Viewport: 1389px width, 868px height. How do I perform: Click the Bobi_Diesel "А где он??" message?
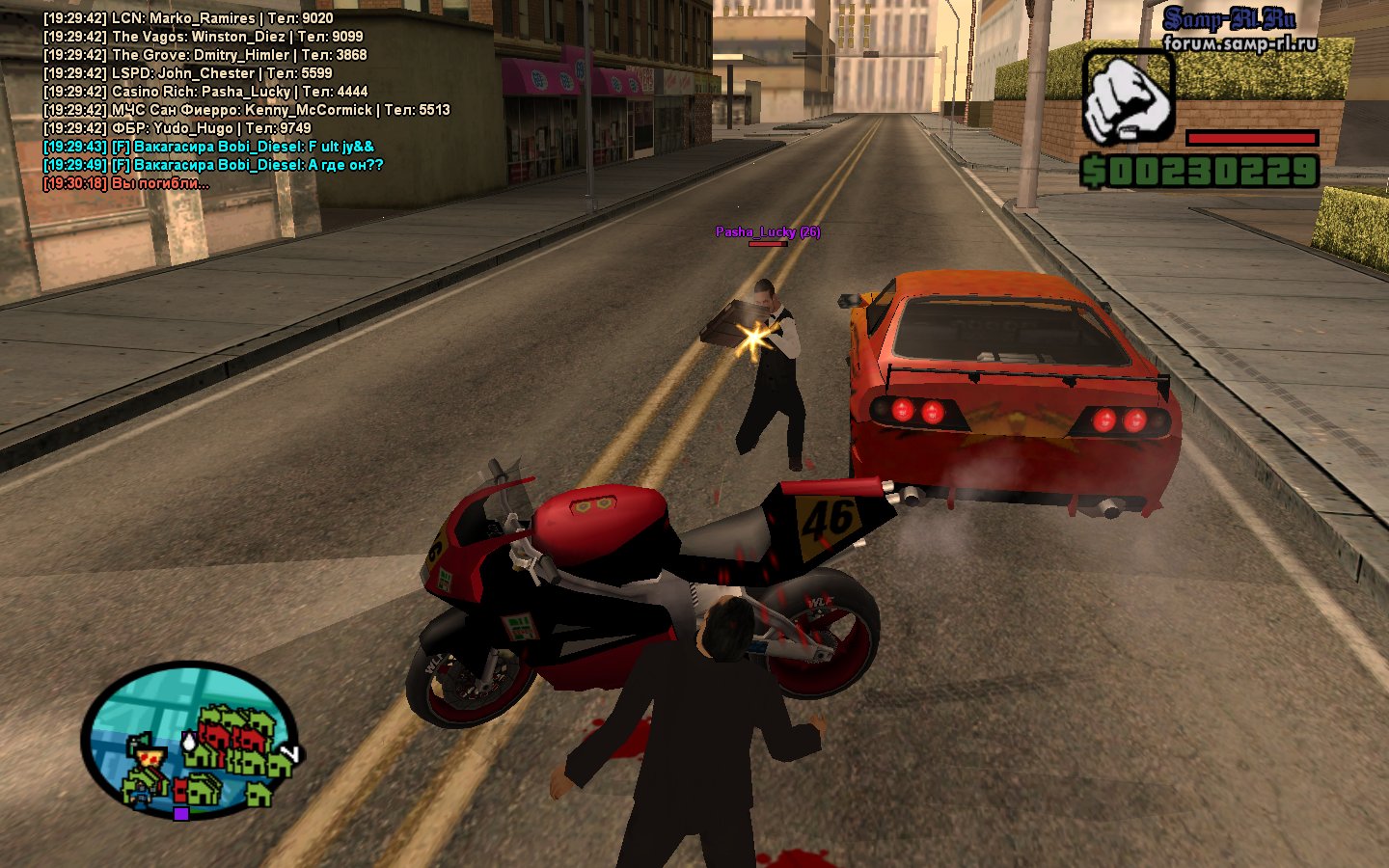tap(213, 165)
